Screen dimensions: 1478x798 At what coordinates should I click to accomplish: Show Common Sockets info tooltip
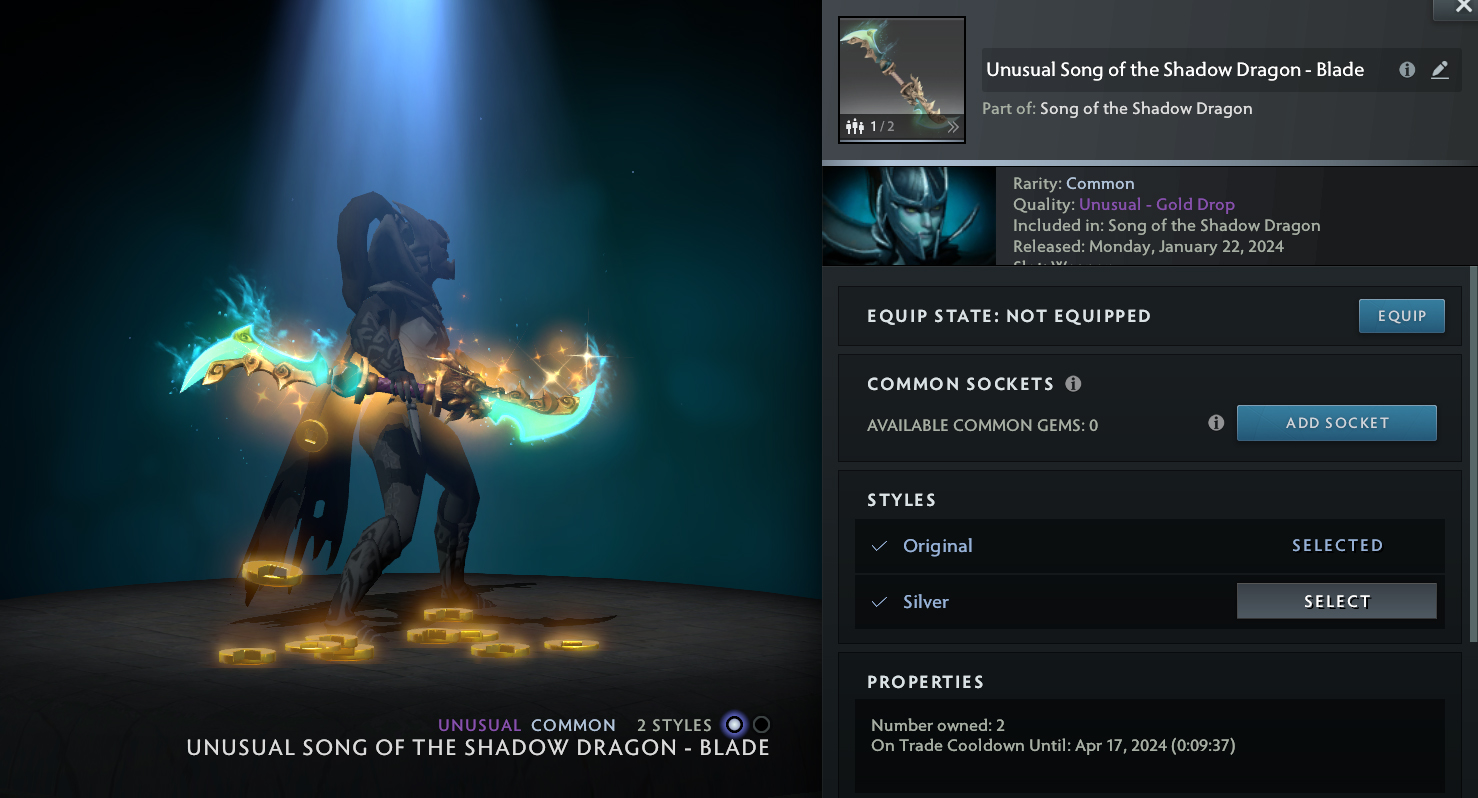point(1073,384)
